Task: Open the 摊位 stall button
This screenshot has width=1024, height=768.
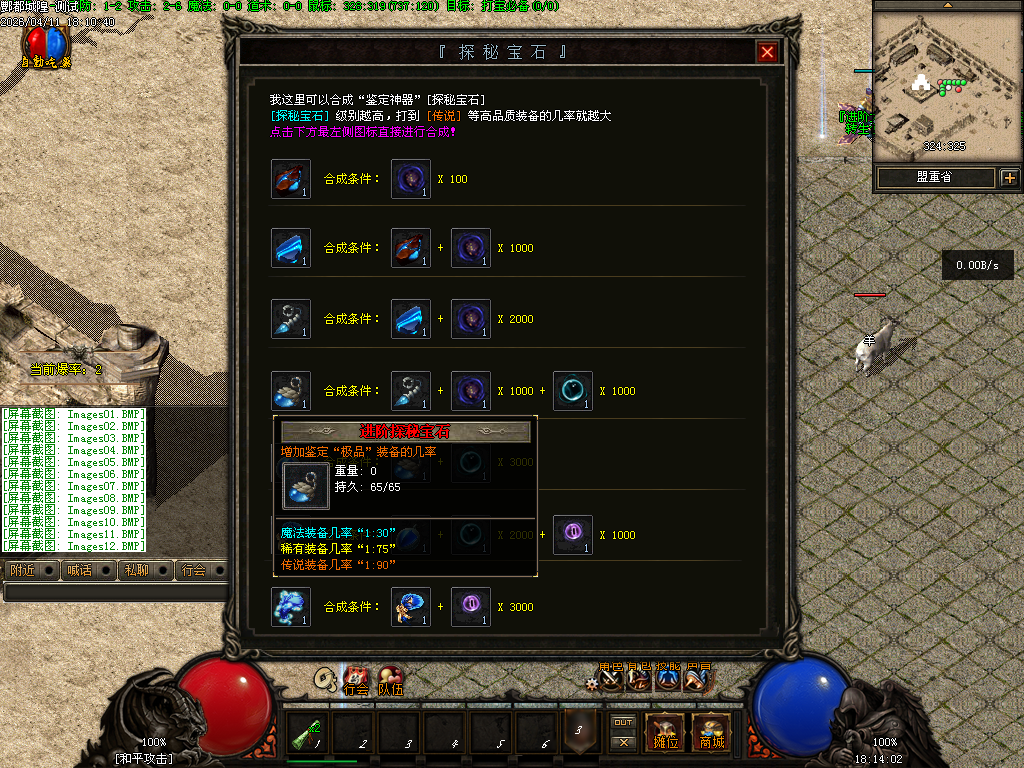Action: tap(665, 732)
